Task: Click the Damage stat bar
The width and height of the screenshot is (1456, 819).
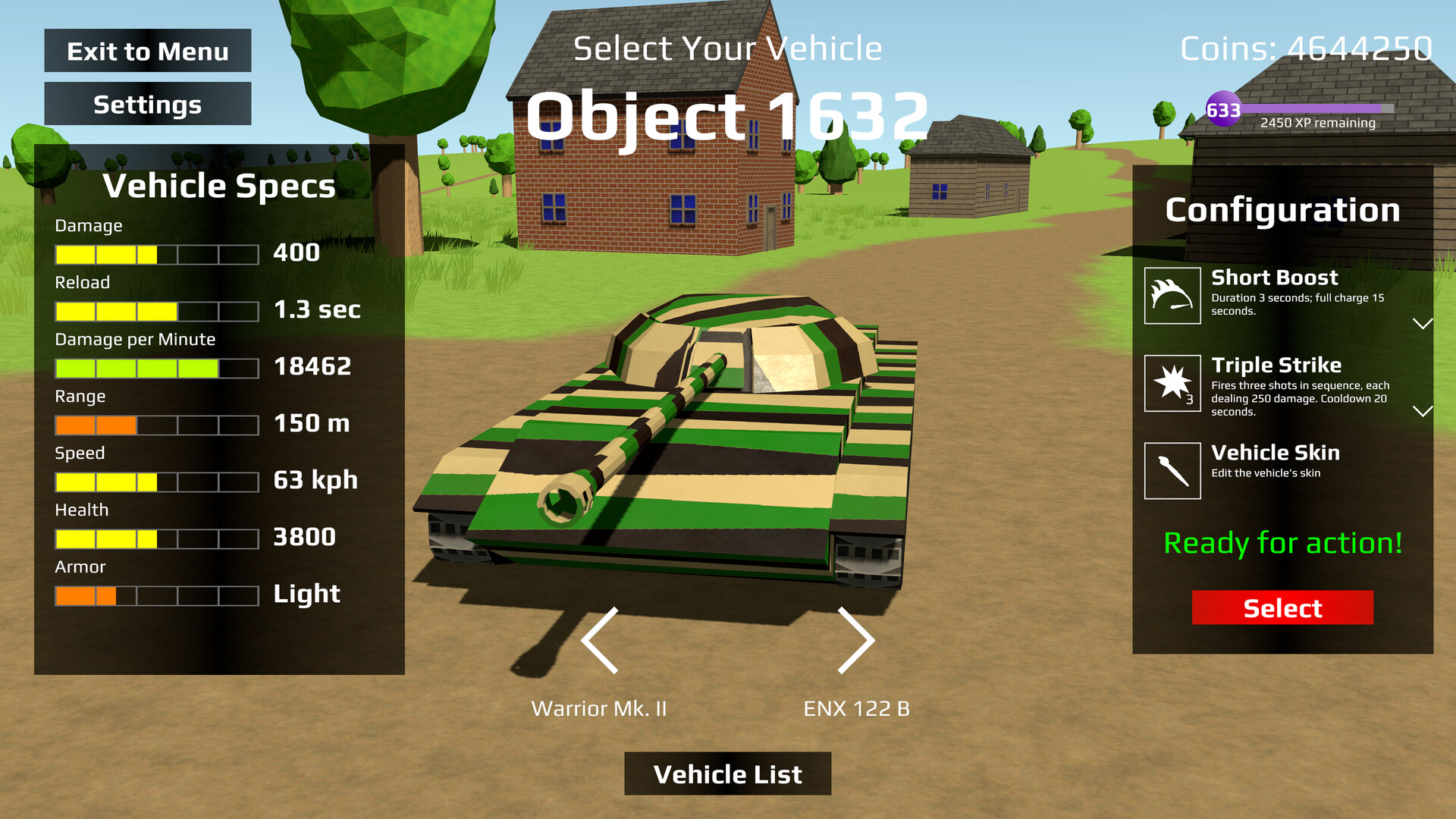Action: (x=155, y=253)
